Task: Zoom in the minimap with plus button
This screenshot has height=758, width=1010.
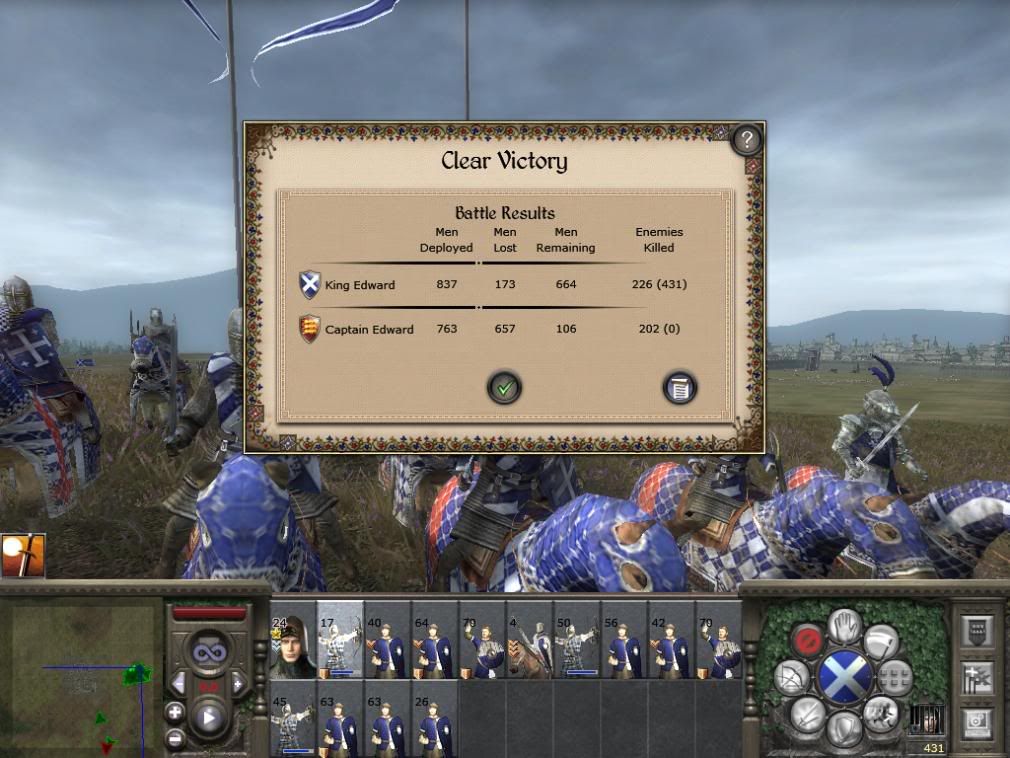Action: pos(175,712)
